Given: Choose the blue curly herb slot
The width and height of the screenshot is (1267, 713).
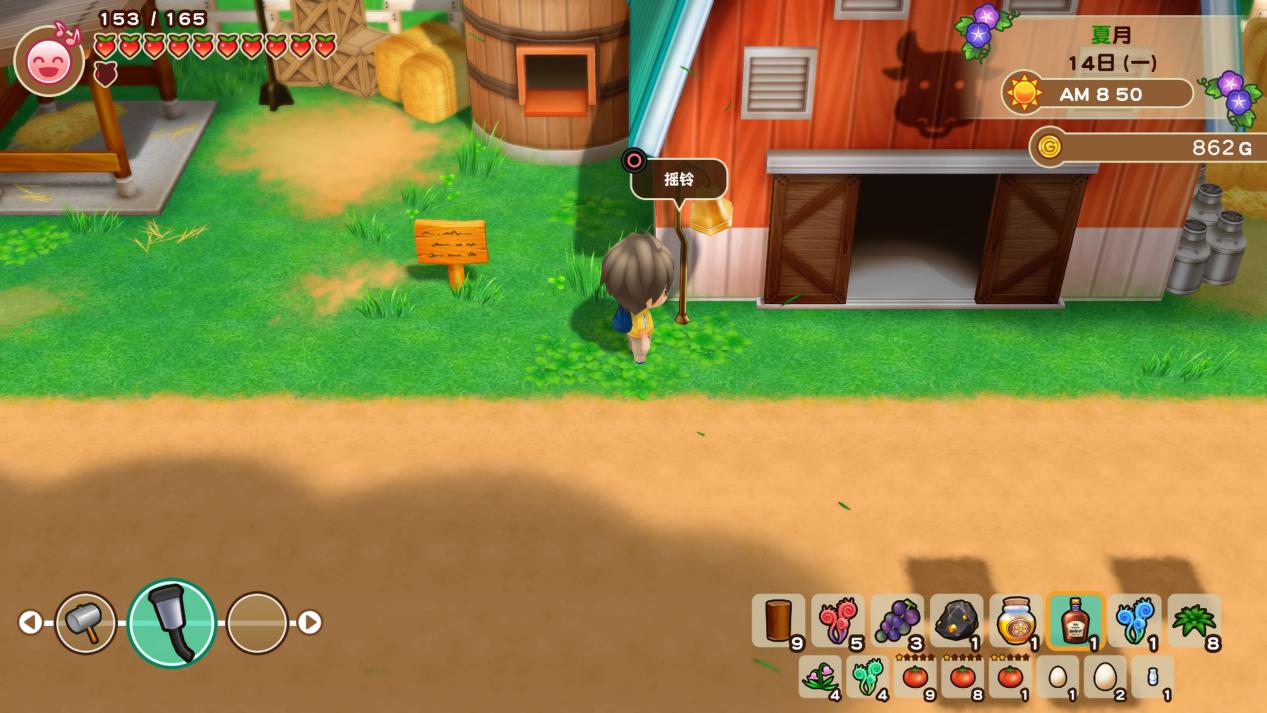Looking at the screenshot, I should [x=1134, y=621].
